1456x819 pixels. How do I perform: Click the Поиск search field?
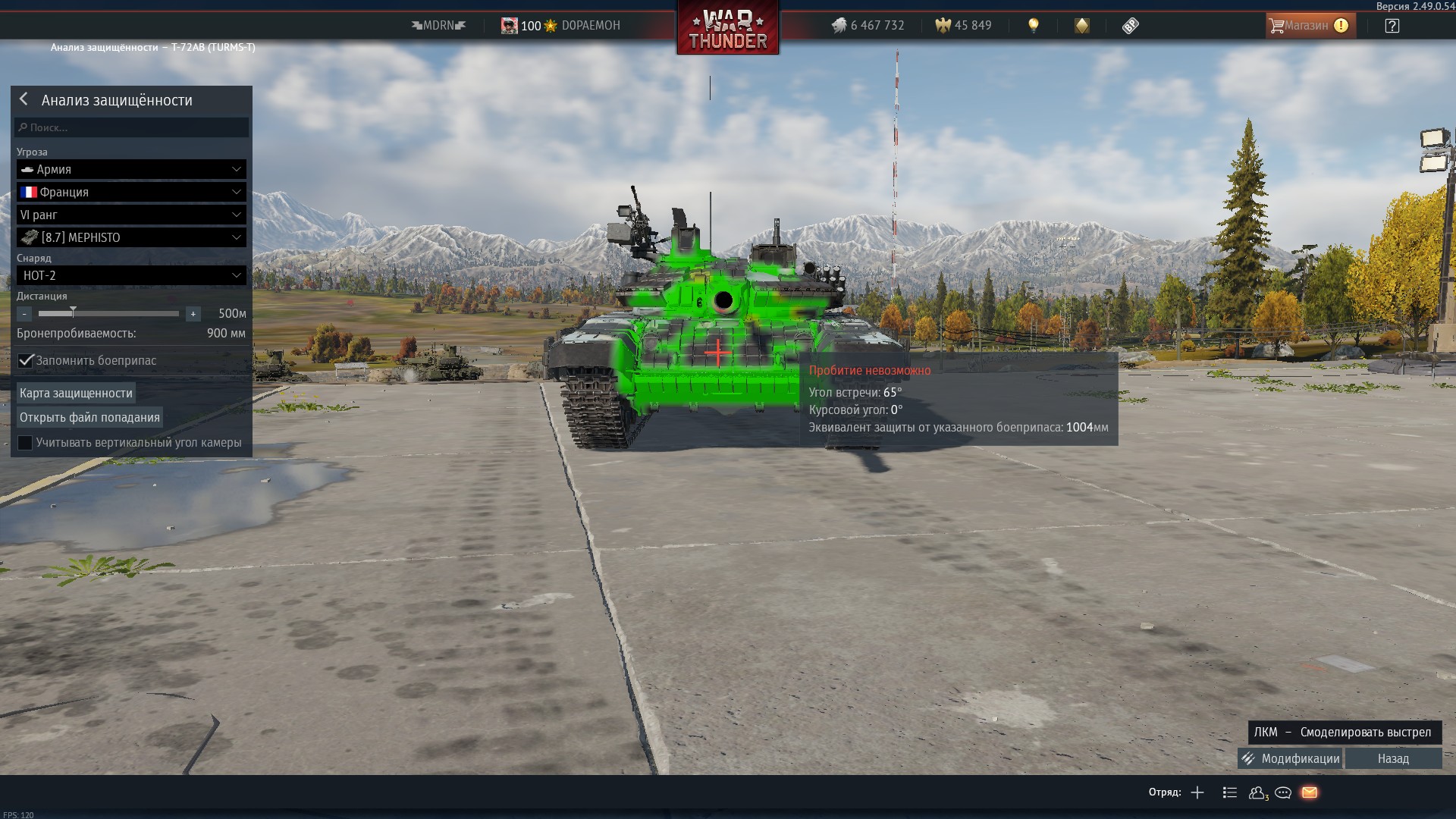click(x=132, y=127)
